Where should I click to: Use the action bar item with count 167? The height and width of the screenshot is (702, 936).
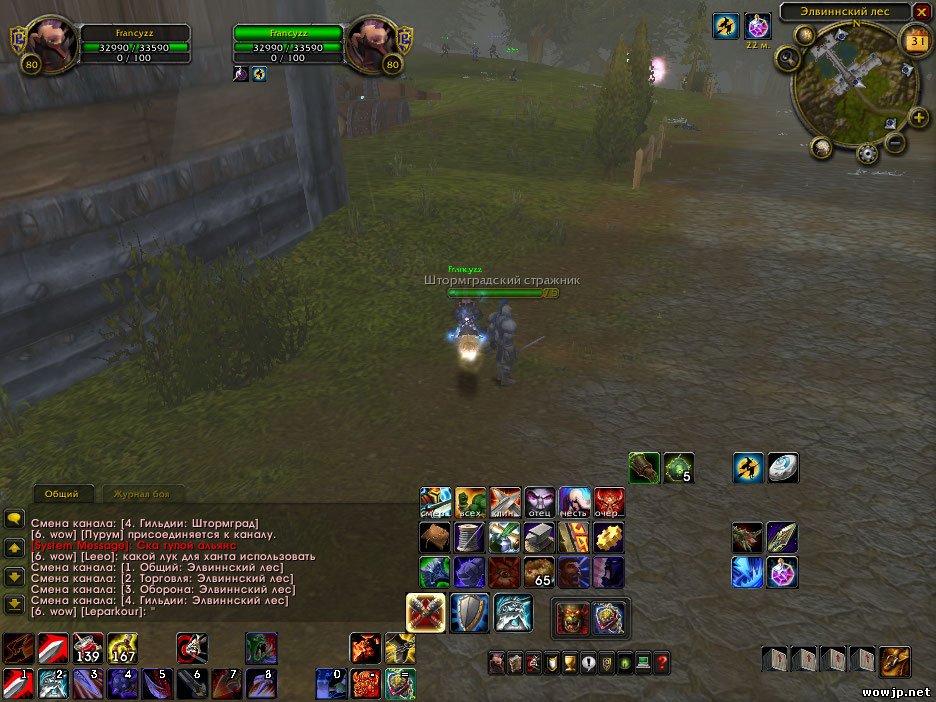pos(122,648)
